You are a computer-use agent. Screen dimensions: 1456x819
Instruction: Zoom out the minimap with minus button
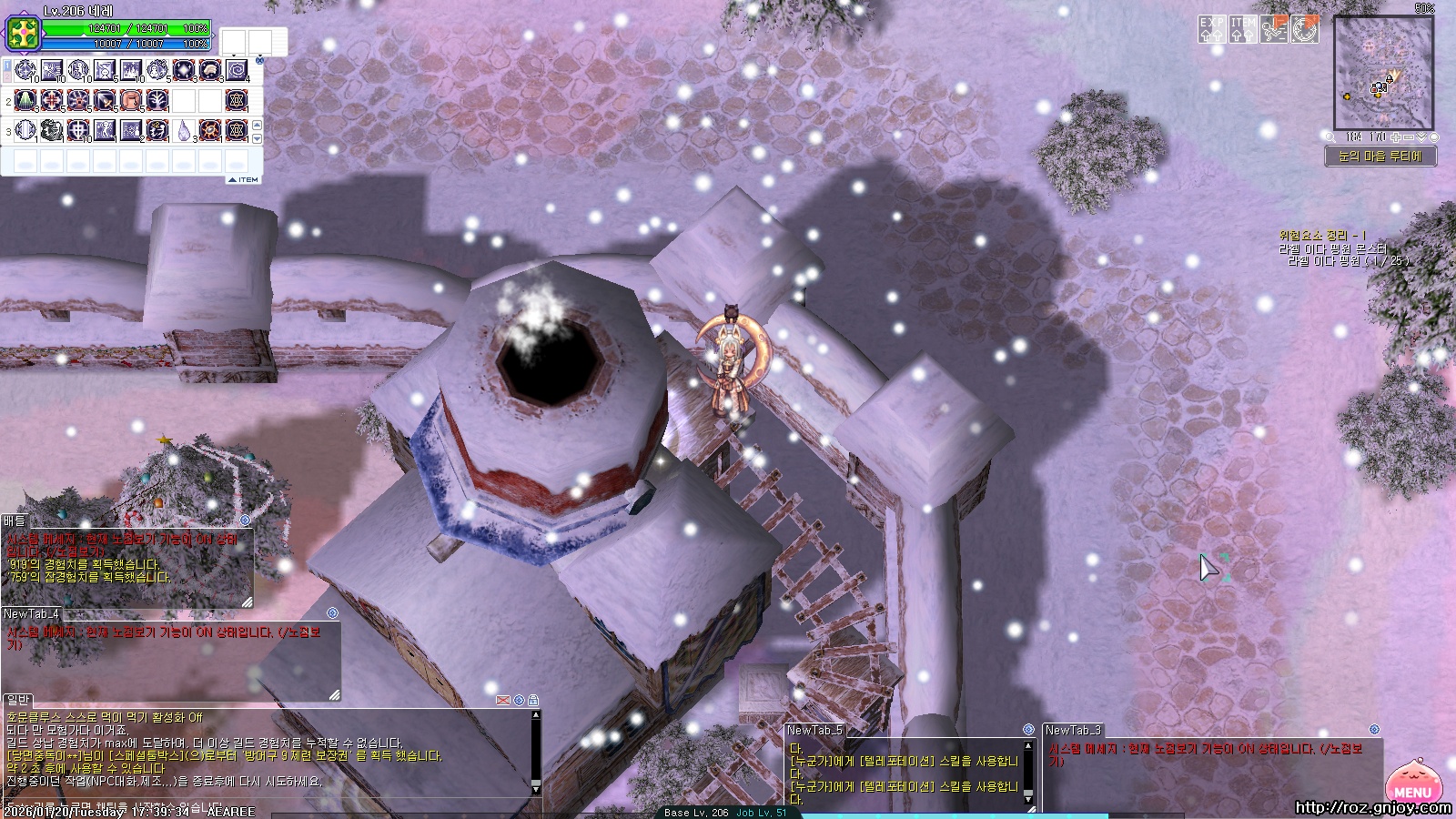pyautogui.click(x=1409, y=137)
